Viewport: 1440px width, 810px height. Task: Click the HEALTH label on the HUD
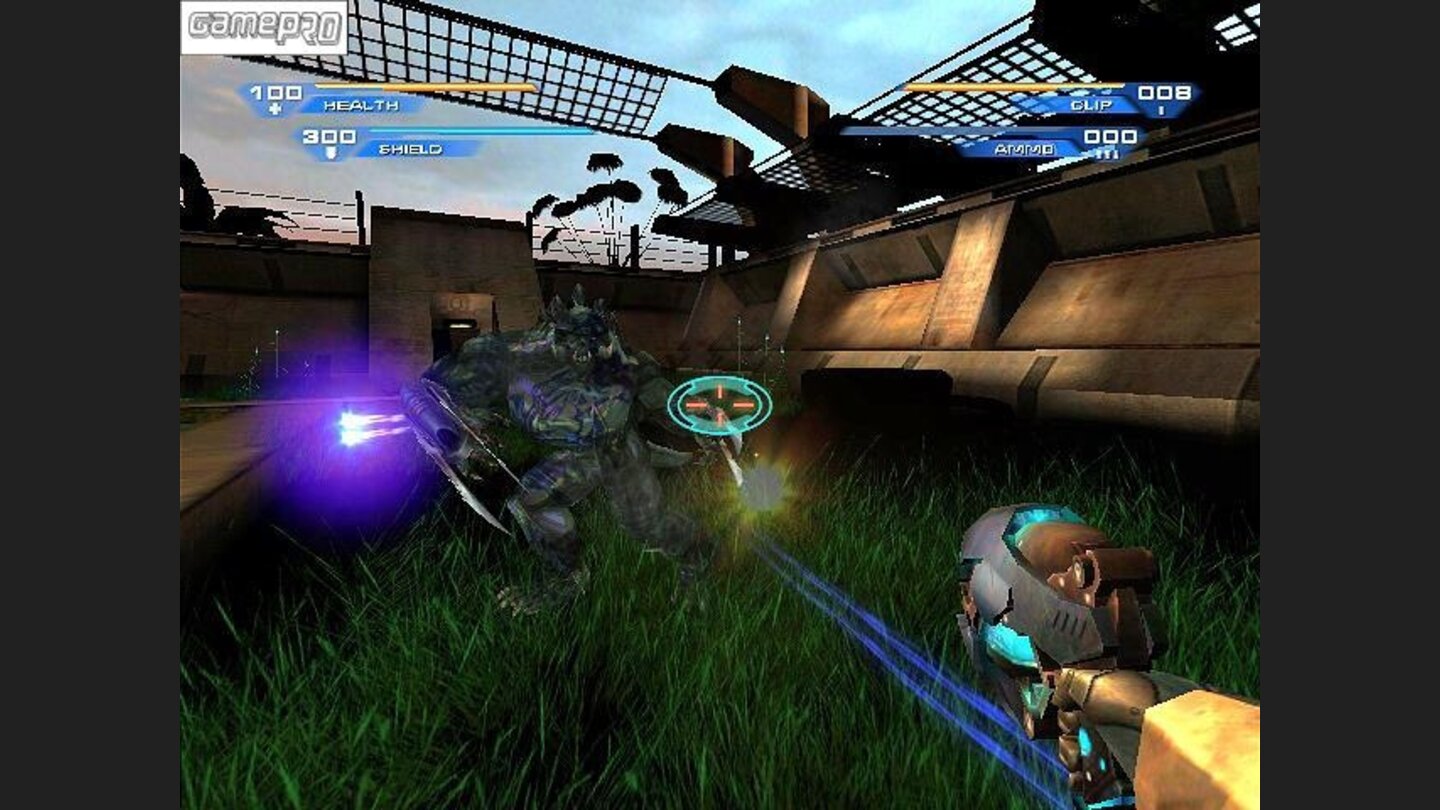point(362,105)
